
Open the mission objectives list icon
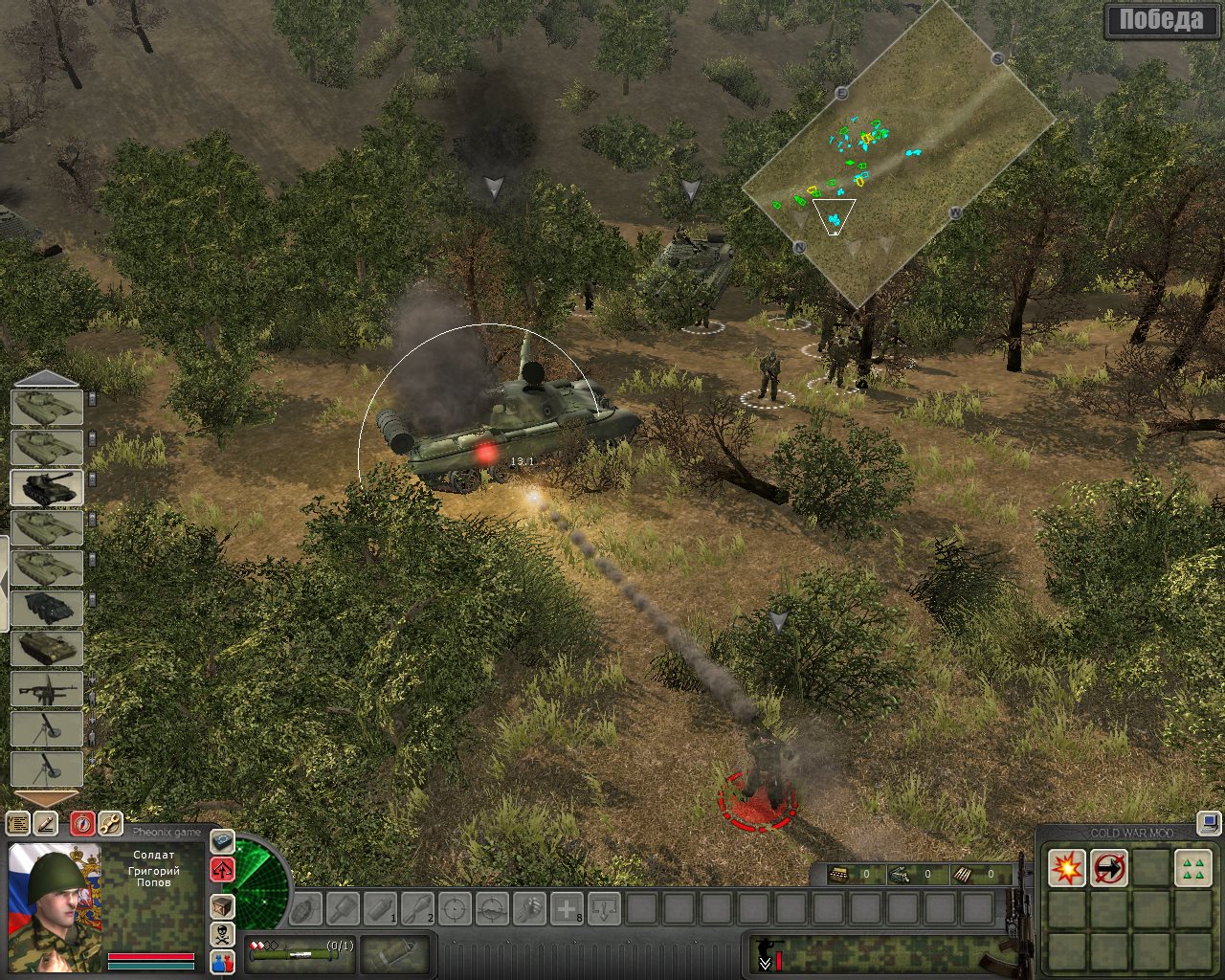(18, 823)
